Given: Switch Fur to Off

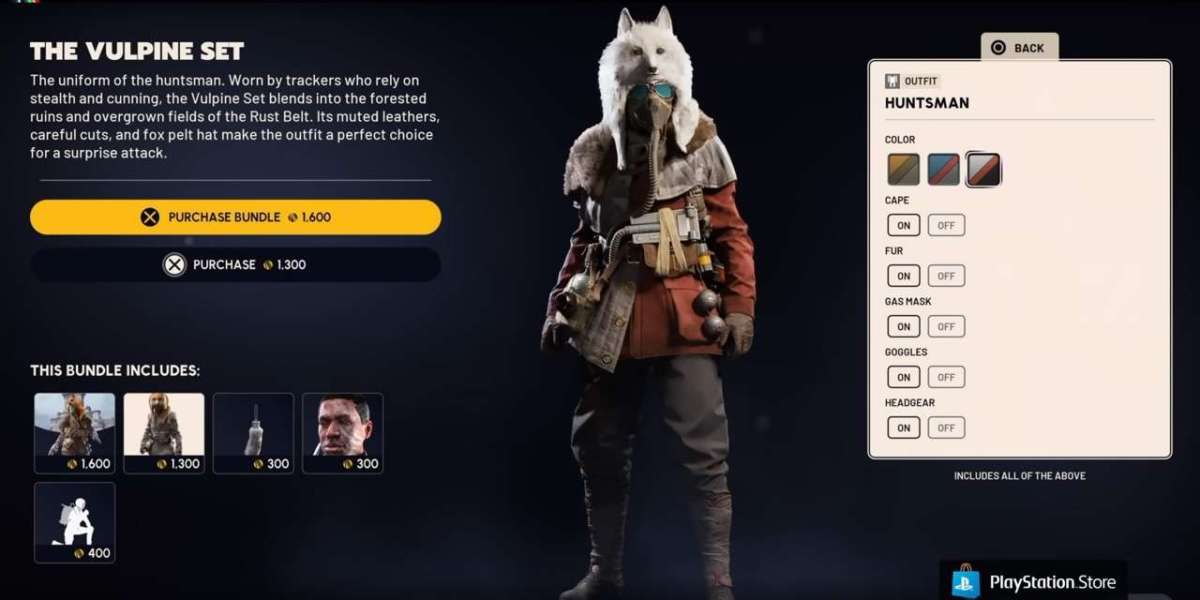Looking at the screenshot, I should [x=946, y=276].
